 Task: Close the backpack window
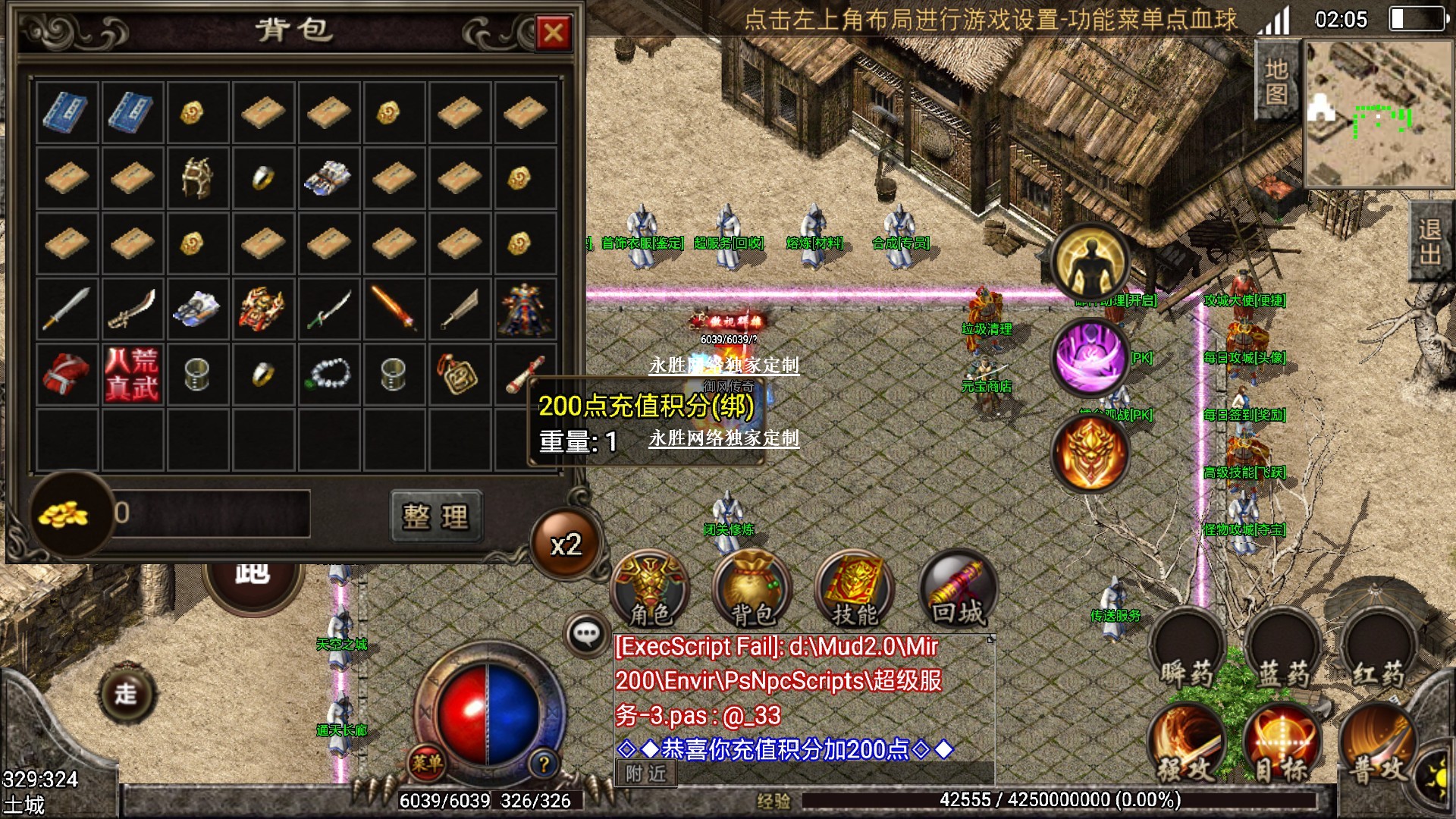point(554,33)
